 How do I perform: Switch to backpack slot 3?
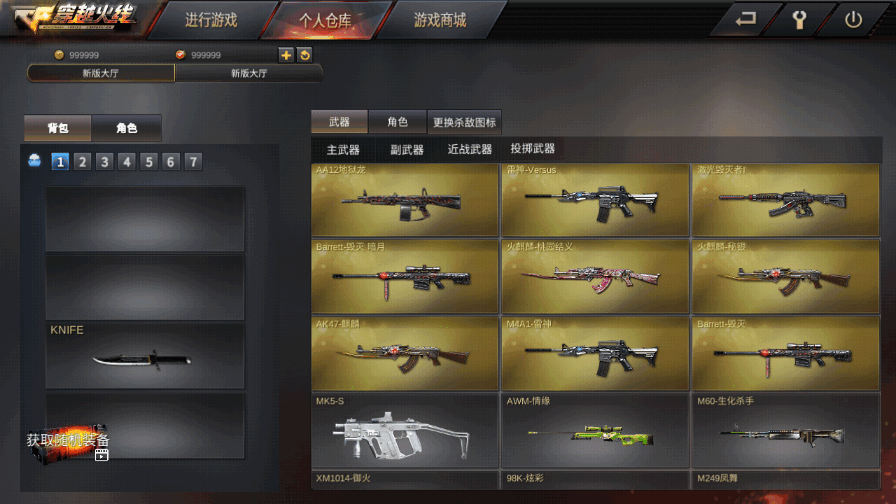104,162
